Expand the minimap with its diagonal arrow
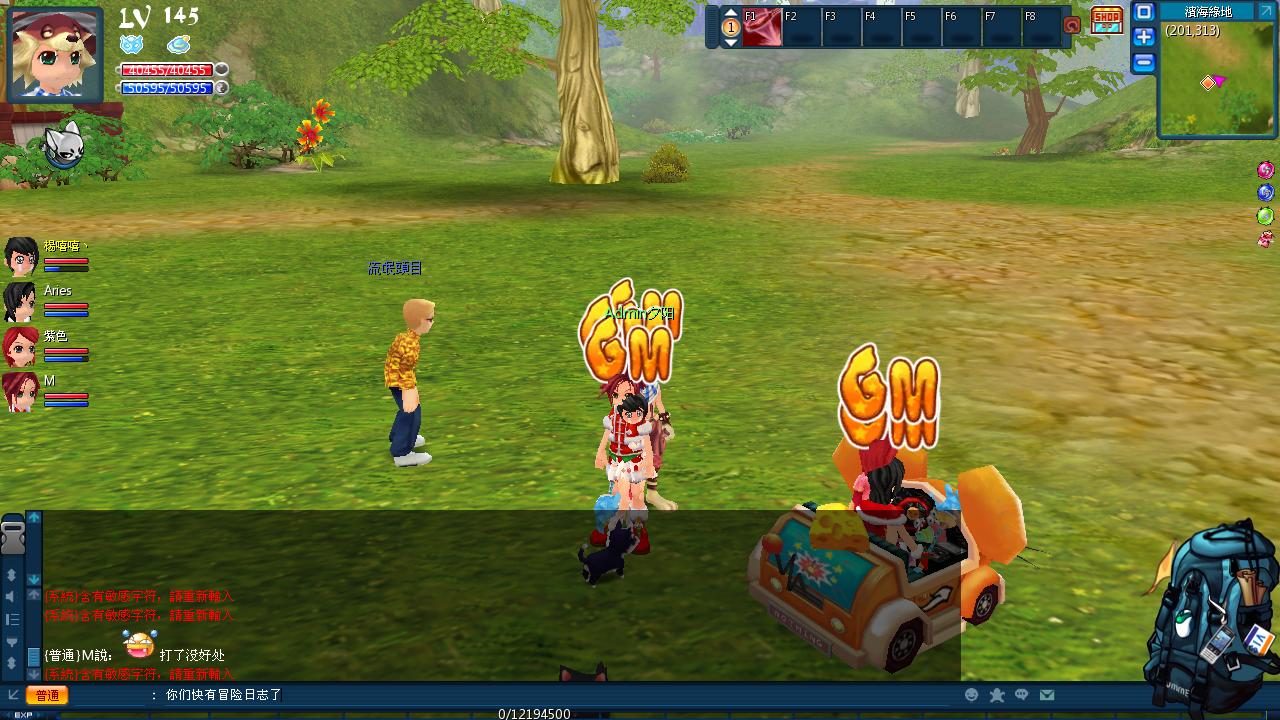Image resolution: width=1280 pixels, height=720 pixels. (x=1266, y=10)
